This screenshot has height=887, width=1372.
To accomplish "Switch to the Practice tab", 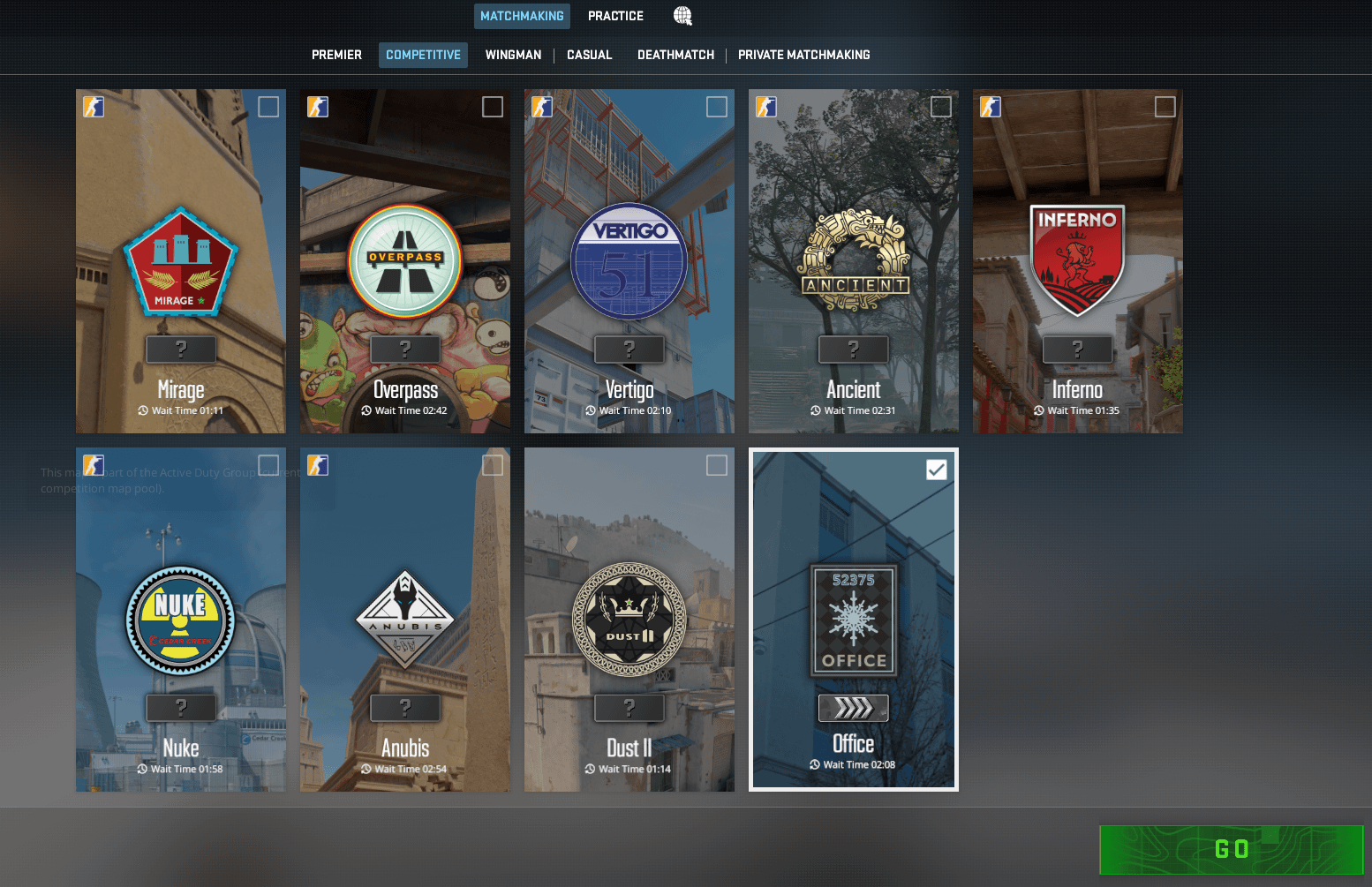I will 615,15.
